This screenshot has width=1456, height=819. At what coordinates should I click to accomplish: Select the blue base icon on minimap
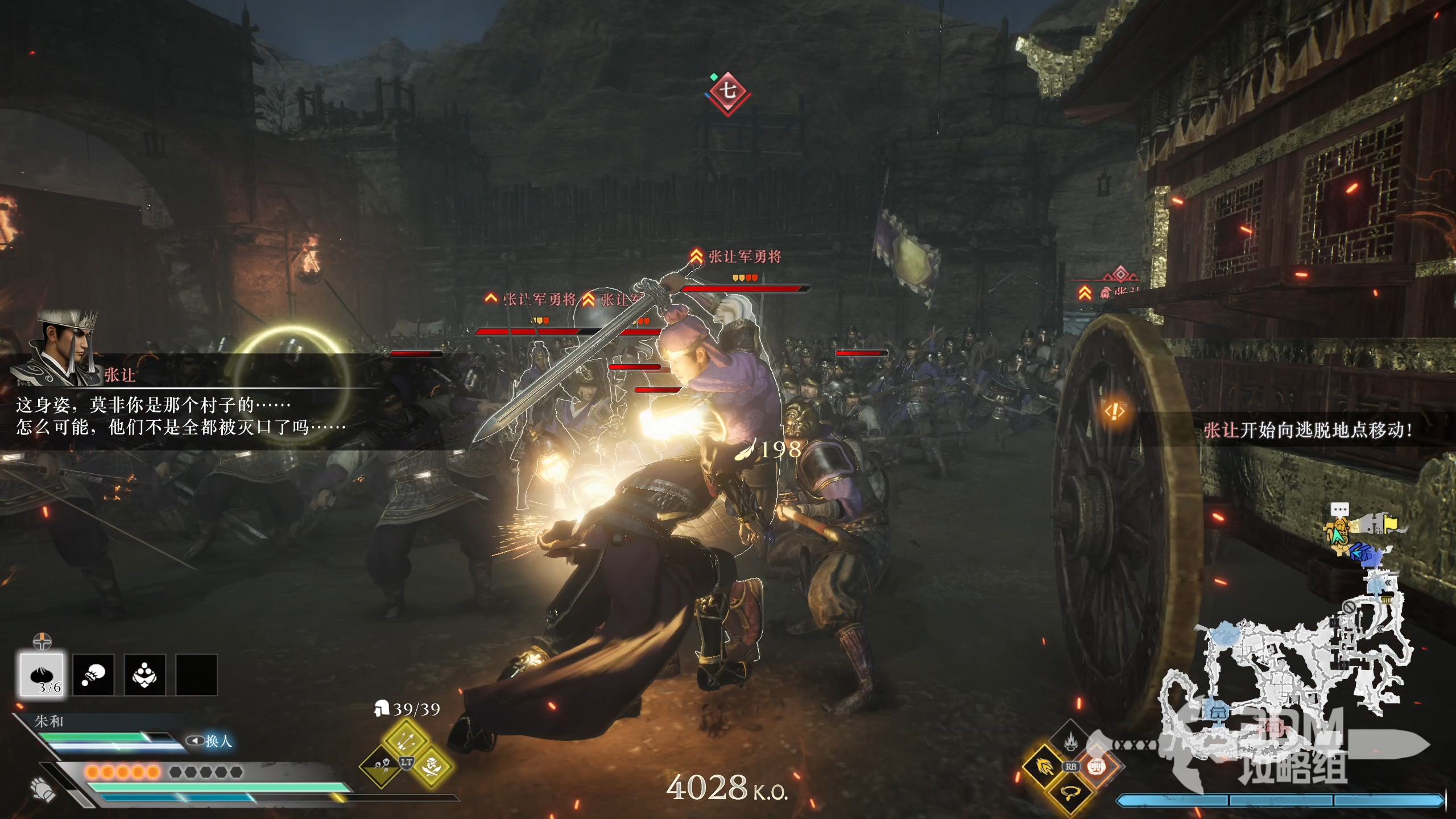(1217, 712)
